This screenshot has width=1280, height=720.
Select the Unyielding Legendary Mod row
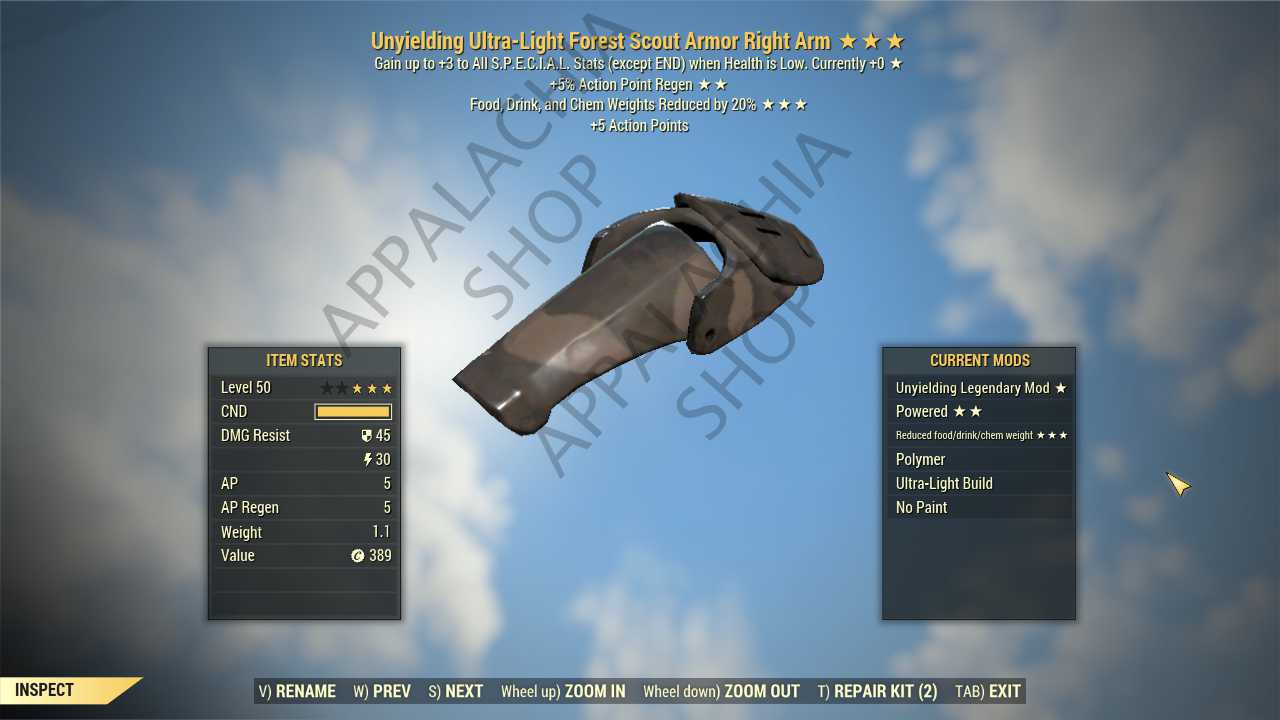(x=979, y=388)
